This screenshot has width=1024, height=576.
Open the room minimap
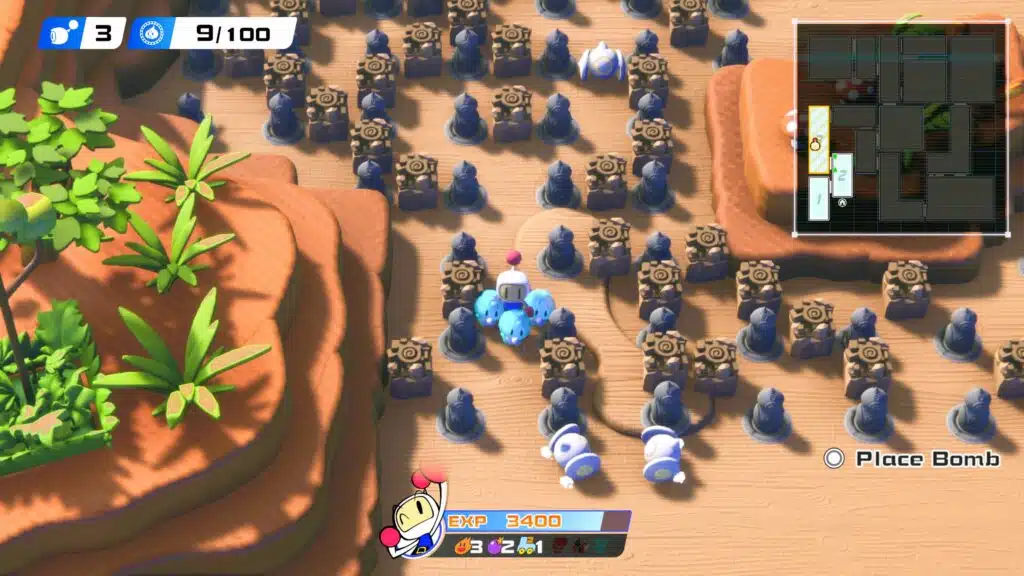[x=900, y=128]
